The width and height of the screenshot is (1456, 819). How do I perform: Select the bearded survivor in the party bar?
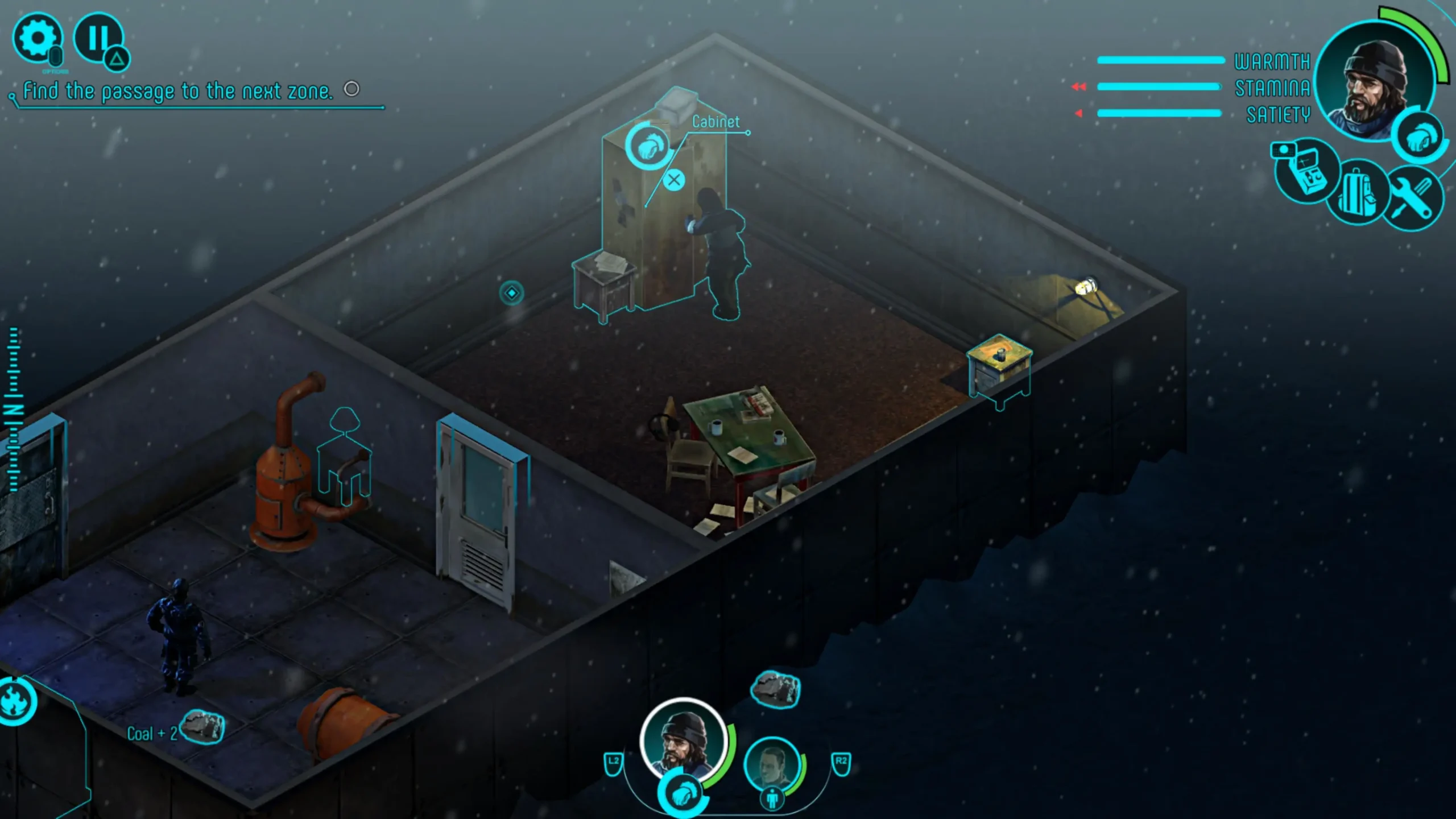pyautogui.click(x=684, y=740)
